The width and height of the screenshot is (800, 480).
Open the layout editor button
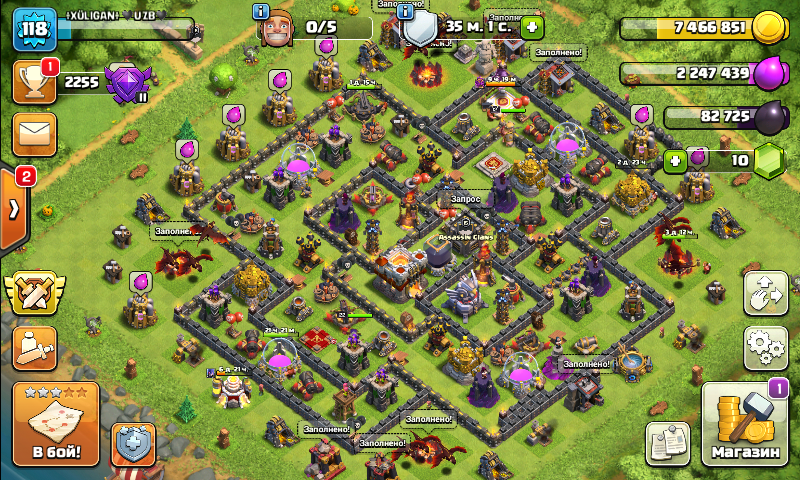coord(765,293)
